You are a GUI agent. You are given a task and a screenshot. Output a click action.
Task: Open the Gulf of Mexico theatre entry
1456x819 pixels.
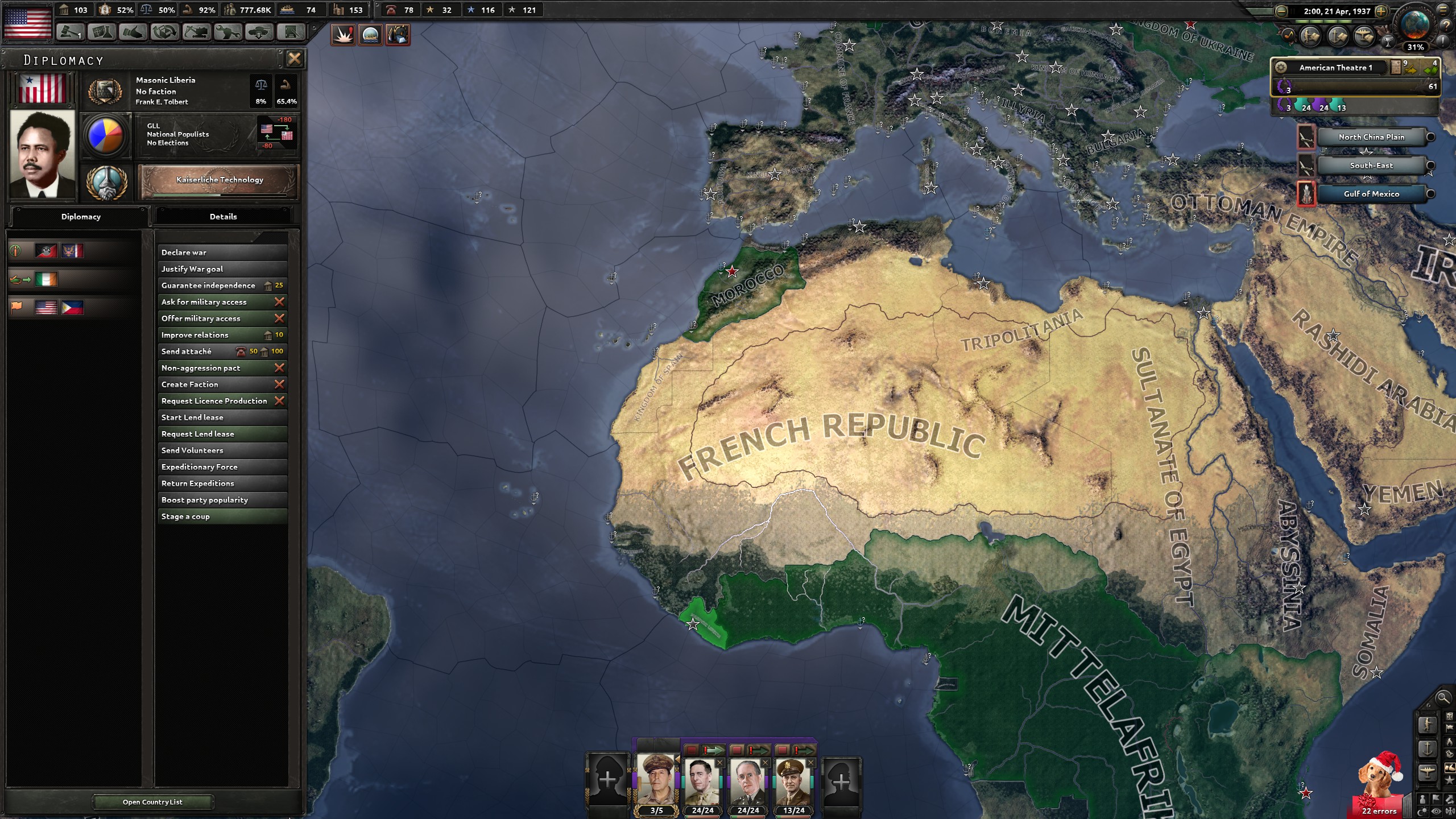(x=1372, y=194)
